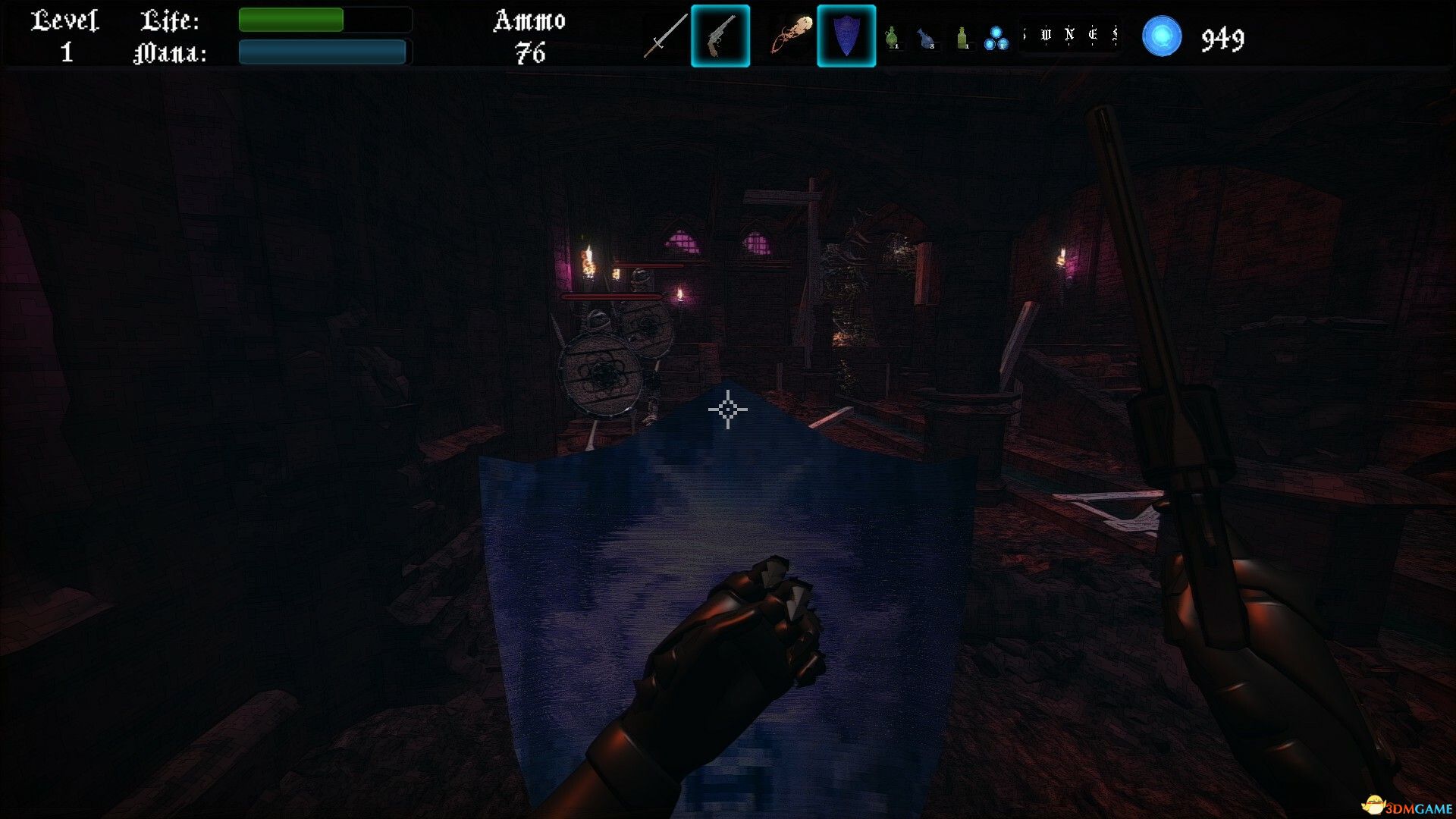Screen dimensions: 1456x819
Task: Click the Level 1 indicator
Action: pyautogui.click(x=64, y=34)
